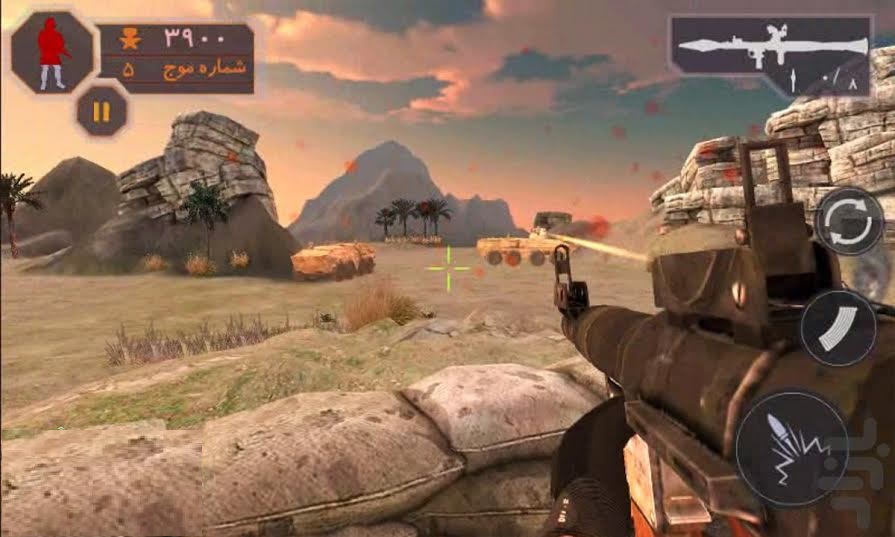Tap the fire button with bullet icon

[x=792, y=447]
